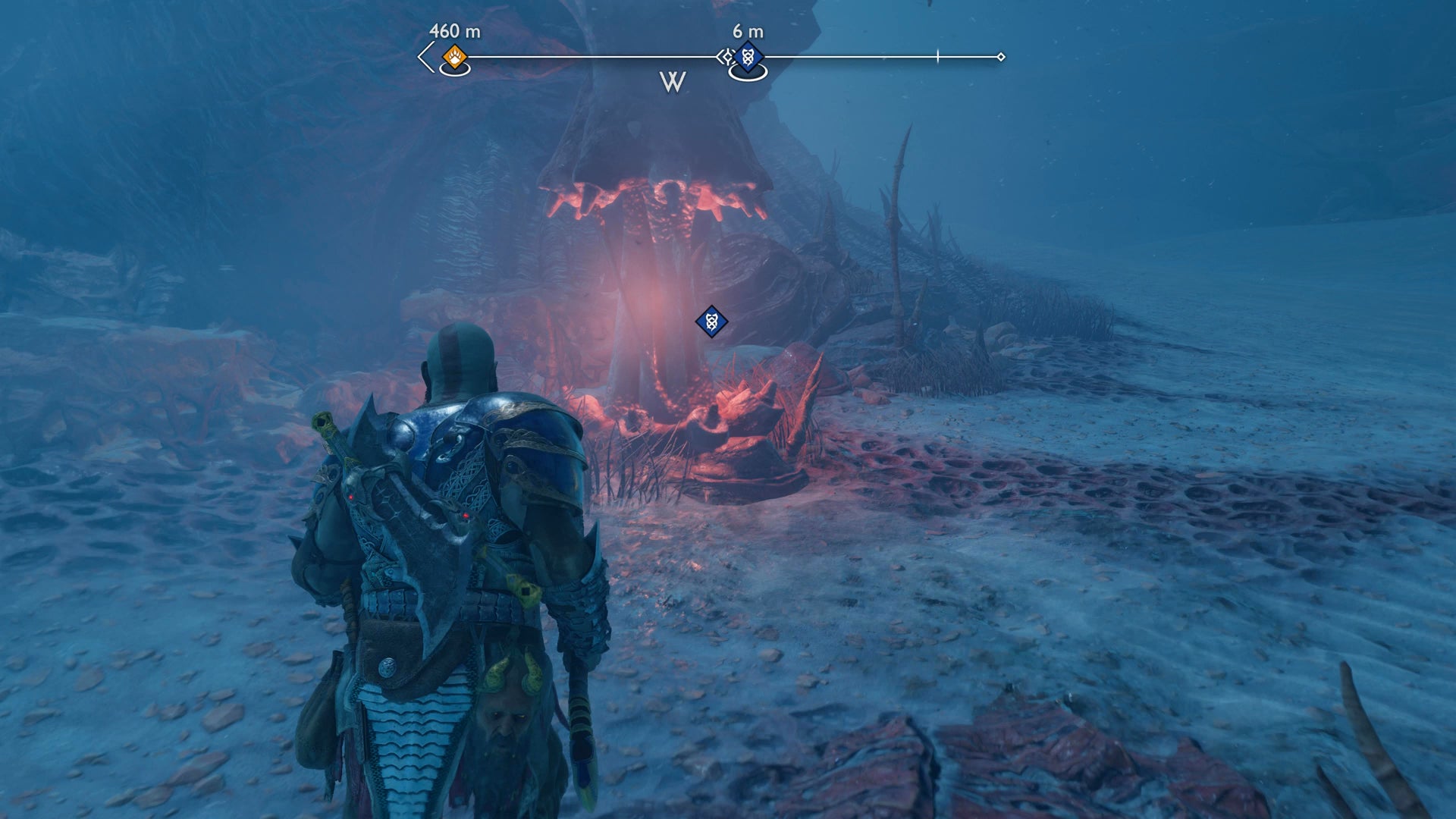The height and width of the screenshot is (819, 1456).
Task: Select the blue diamond waypoint floating in the scene
Action: tap(711, 322)
